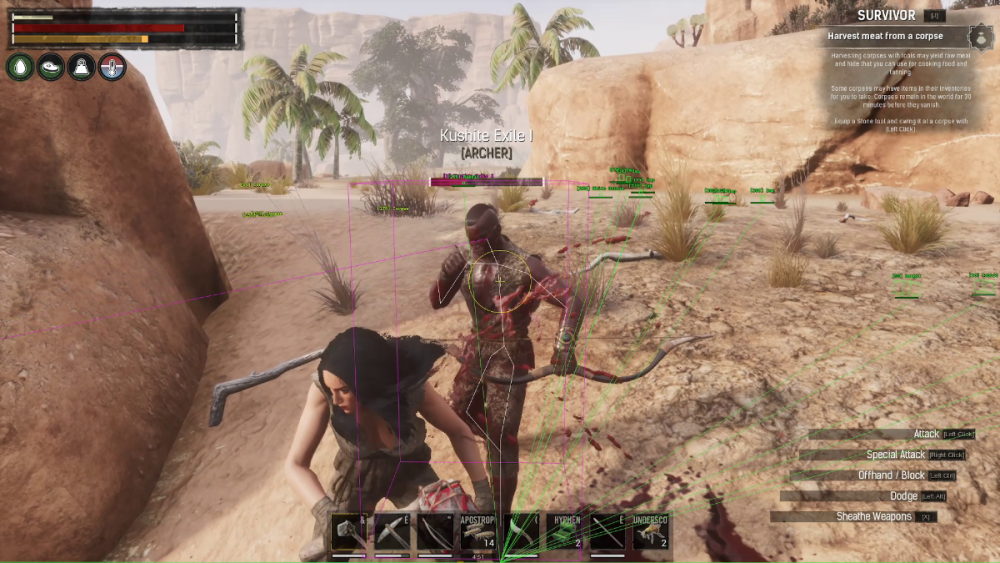Click the weight encumbrance status icon
This screenshot has height=563, width=1000.
tap(82, 67)
